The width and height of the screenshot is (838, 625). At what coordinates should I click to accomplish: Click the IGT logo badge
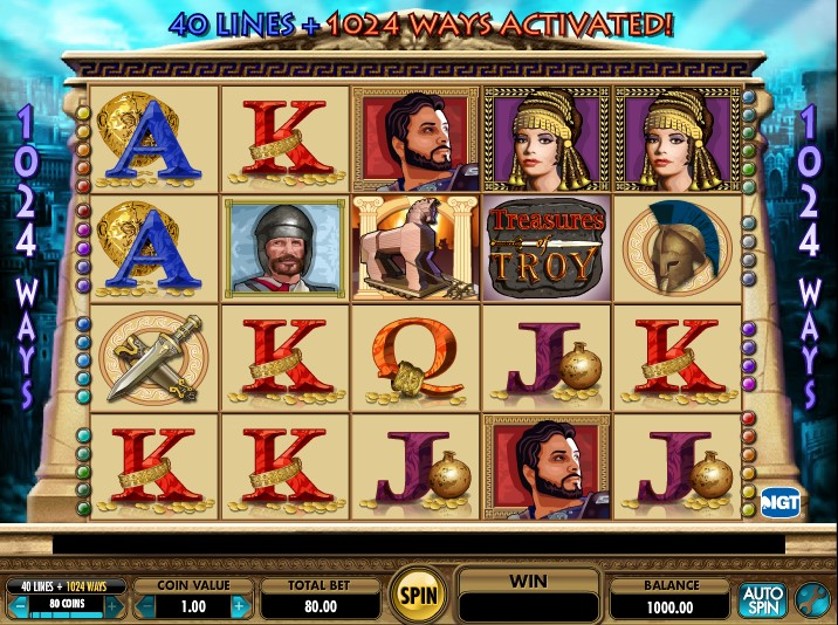[x=780, y=502]
